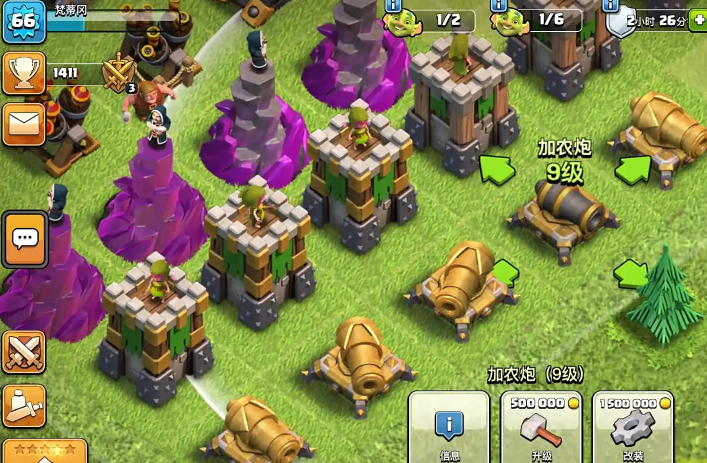Open the mail inbox envelope button
Image resolution: width=707 pixels, height=463 pixels.
tap(23, 125)
